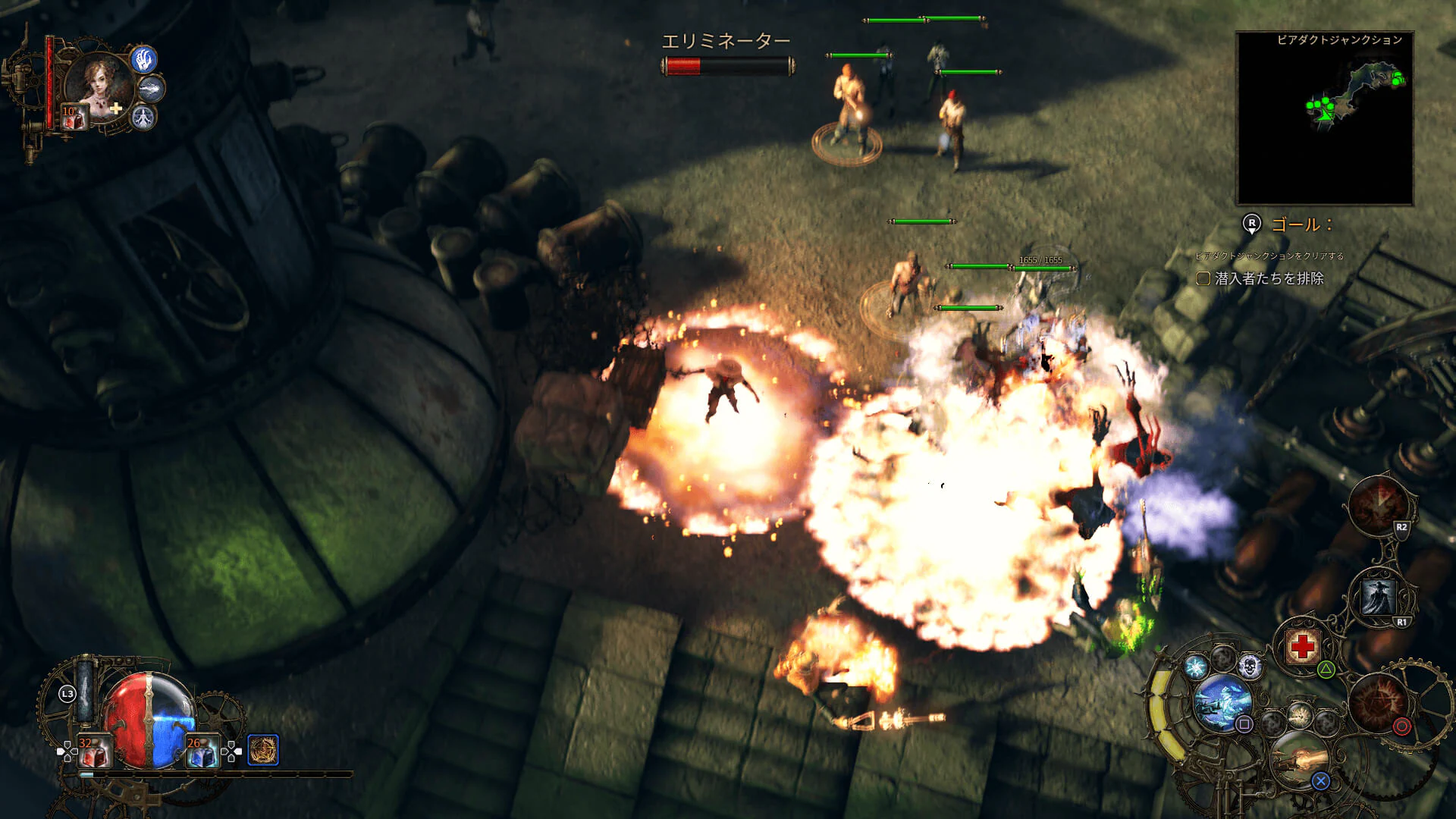Toggle the wolf companion mode icon
This screenshot has height=819, width=1456.
pyautogui.click(x=151, y=89)
